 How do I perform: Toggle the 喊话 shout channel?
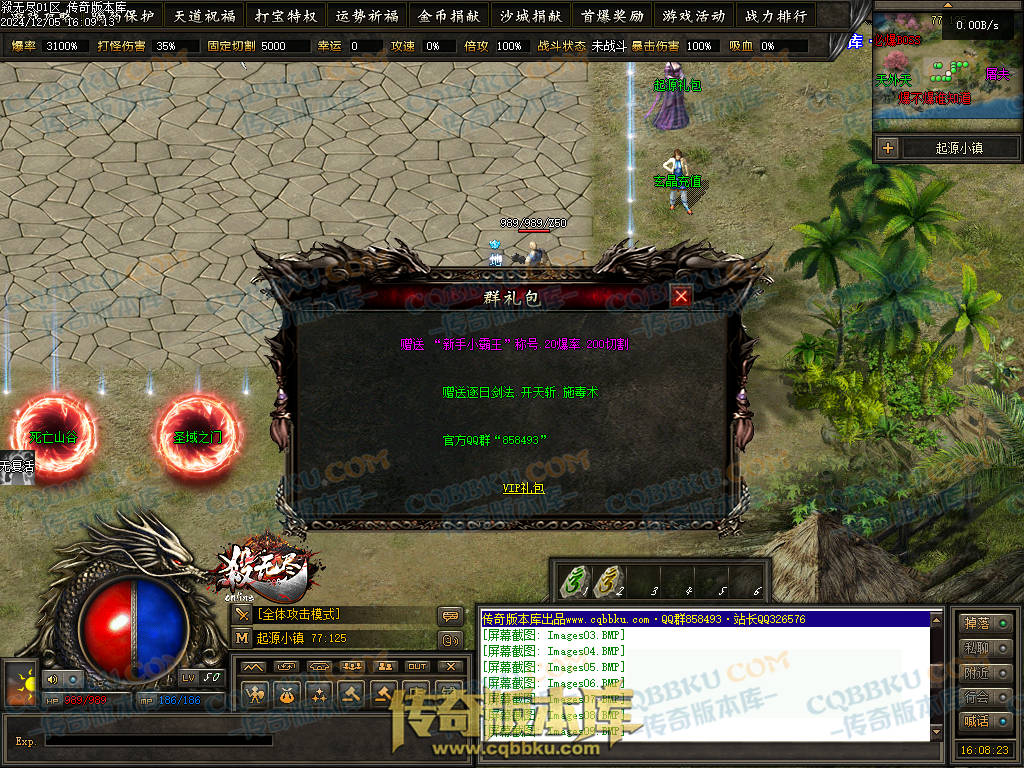click(983, 721)
